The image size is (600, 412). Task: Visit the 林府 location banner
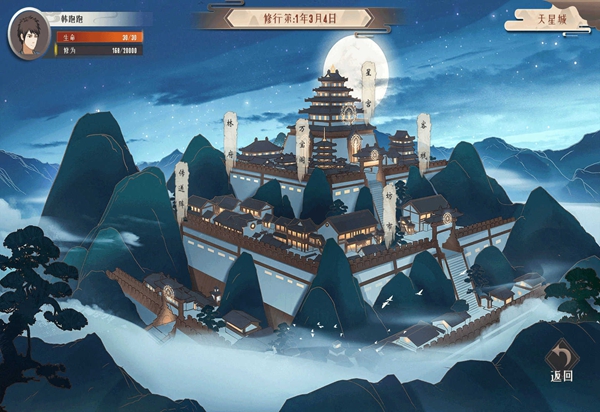coord(230,136)
